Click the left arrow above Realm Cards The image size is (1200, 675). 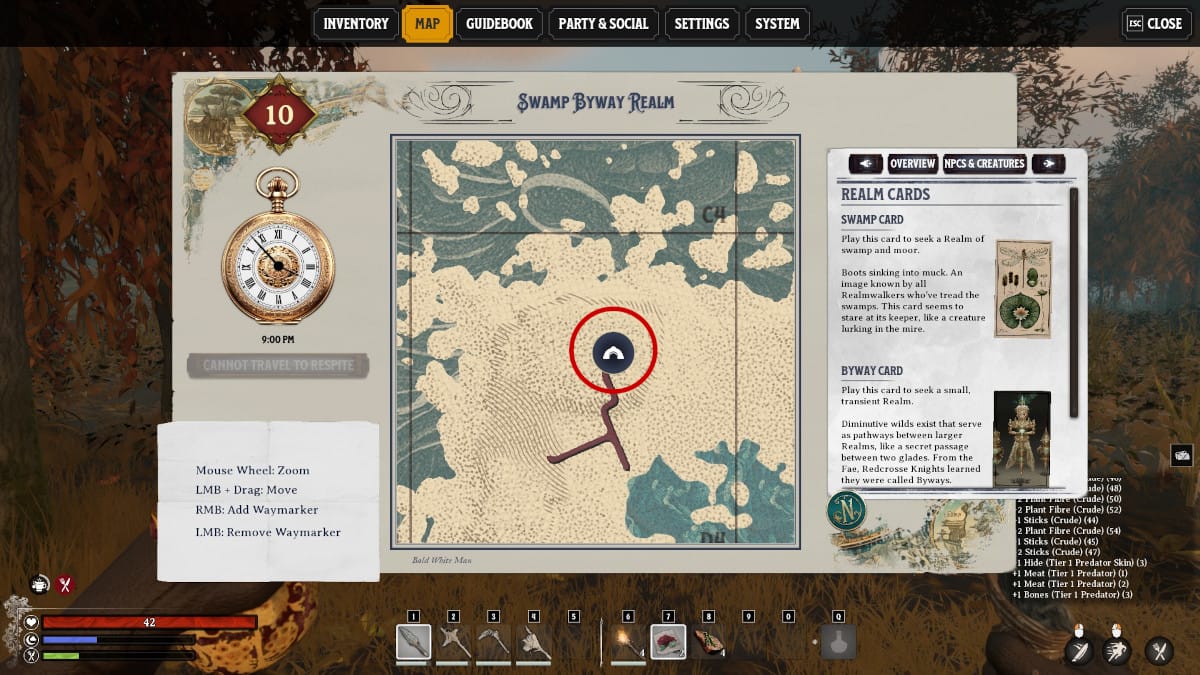point(865,164)
